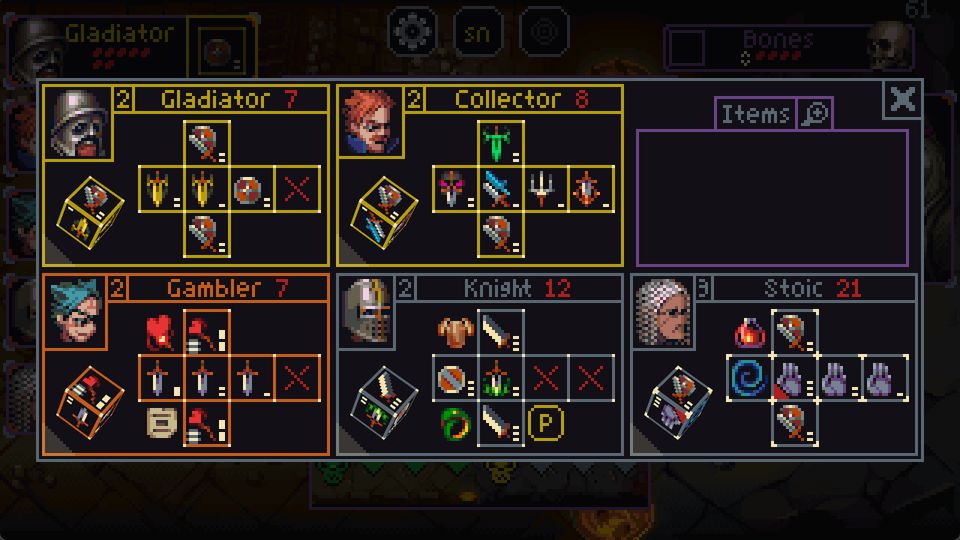Select the Knight's yellow P token

click(x=545, y=423)
